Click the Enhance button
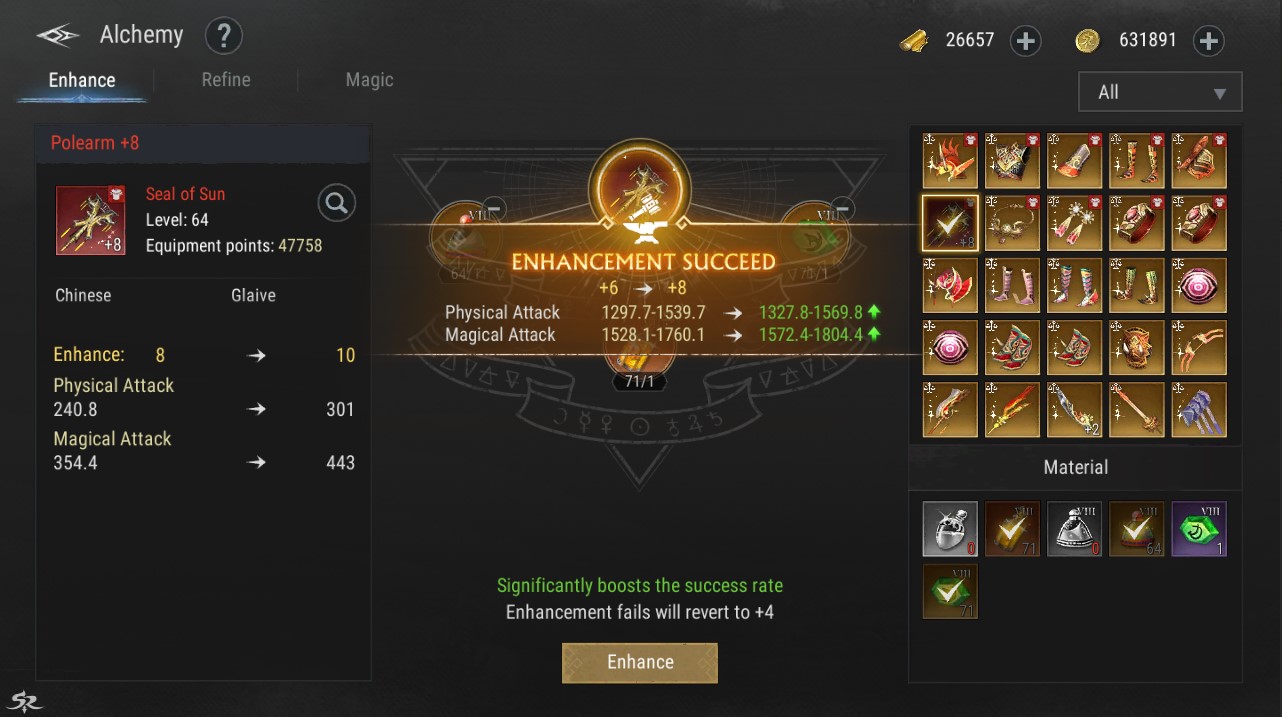Screen dimensions: 1282x717 point(640,662)
